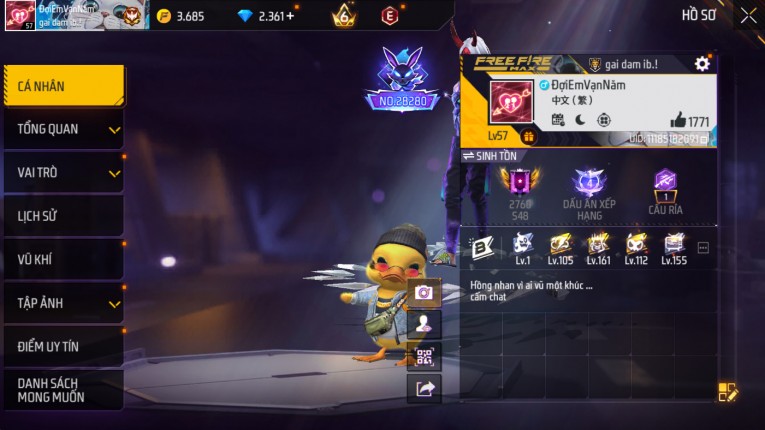
Task: Copy the UID next to player ID
Action: (x=712, y=139)
